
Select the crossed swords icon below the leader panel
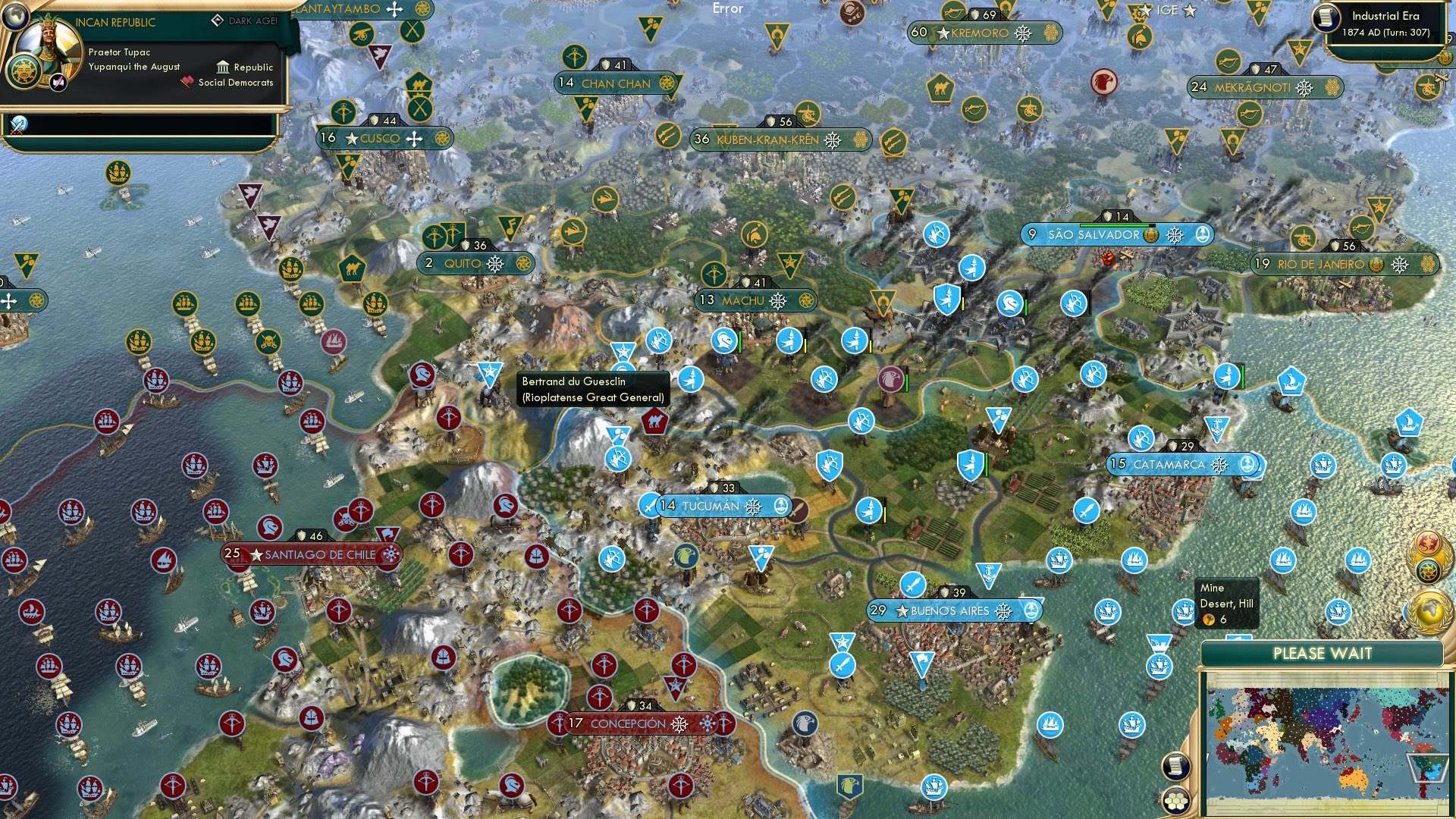tap(18, 124)
